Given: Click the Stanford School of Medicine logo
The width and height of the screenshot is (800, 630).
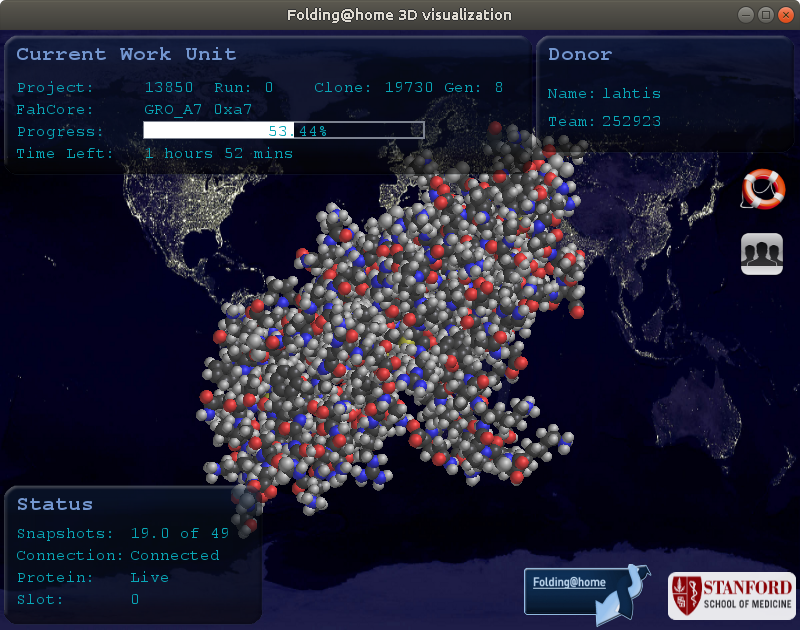Looking at the screenshot, I should [x=731, y=595].
